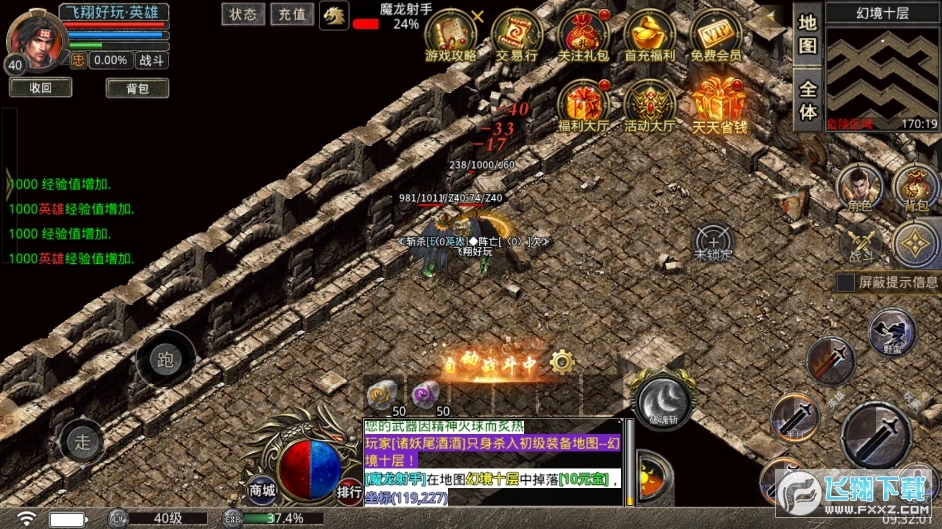Viewport: 942px width, 529px height.
Task: Tap the 充值 recharge button
Action: point(292,14)
